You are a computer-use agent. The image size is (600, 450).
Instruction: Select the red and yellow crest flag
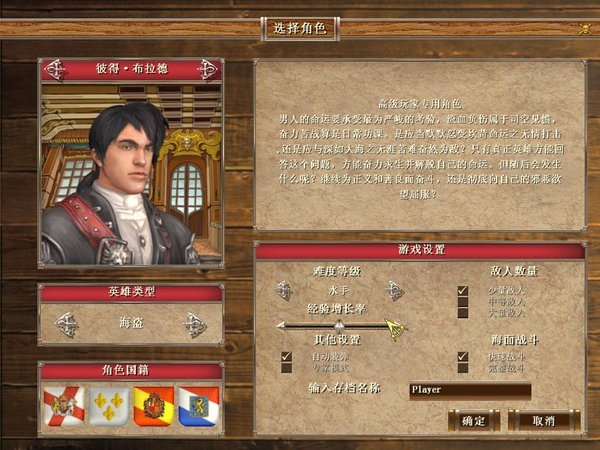[x=153, y=406]
